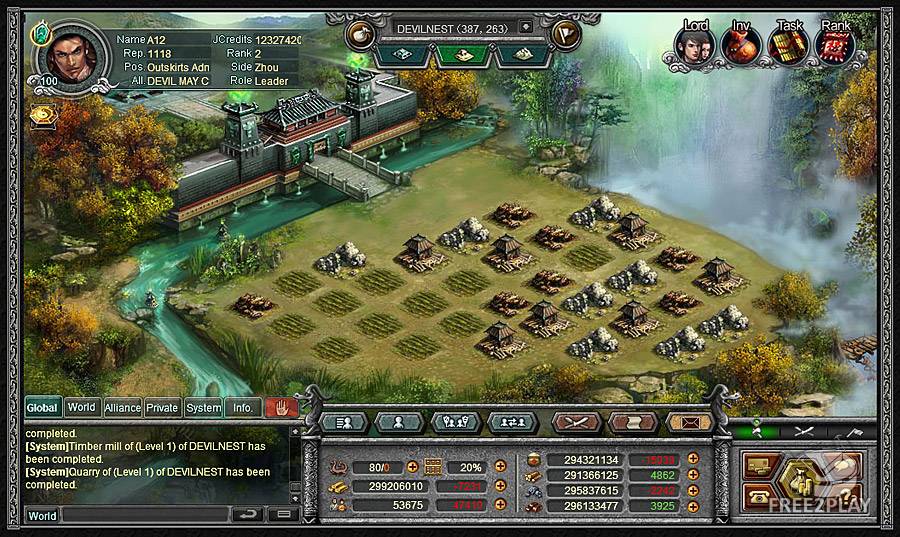Show the Rank leaderboard
This screenshot has height=537, width=900.
836,44
